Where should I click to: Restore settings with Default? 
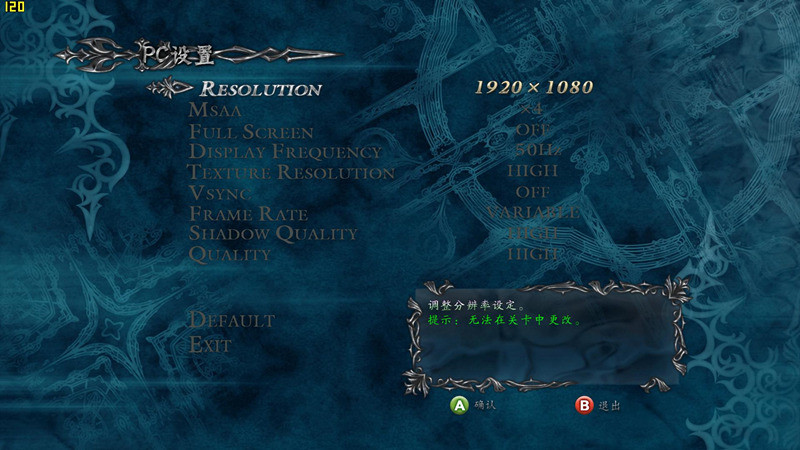coord(231,321)
